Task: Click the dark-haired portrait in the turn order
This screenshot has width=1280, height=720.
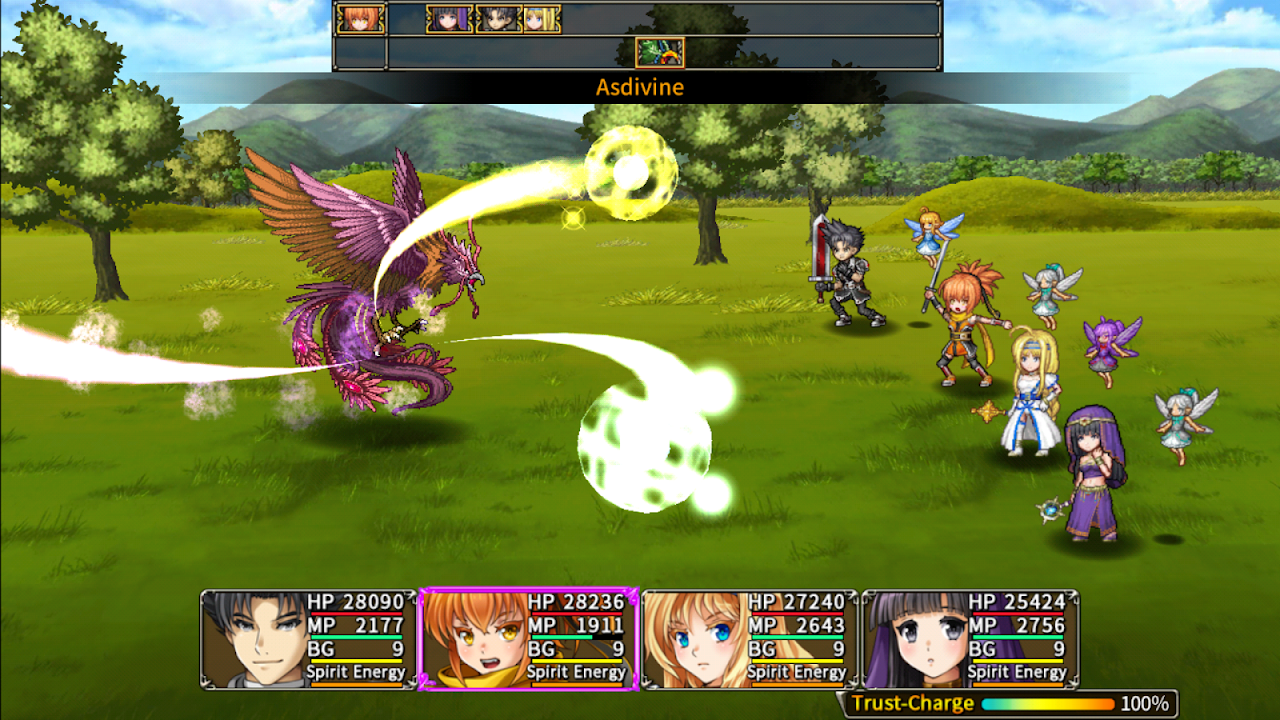Action: (497, 19)
